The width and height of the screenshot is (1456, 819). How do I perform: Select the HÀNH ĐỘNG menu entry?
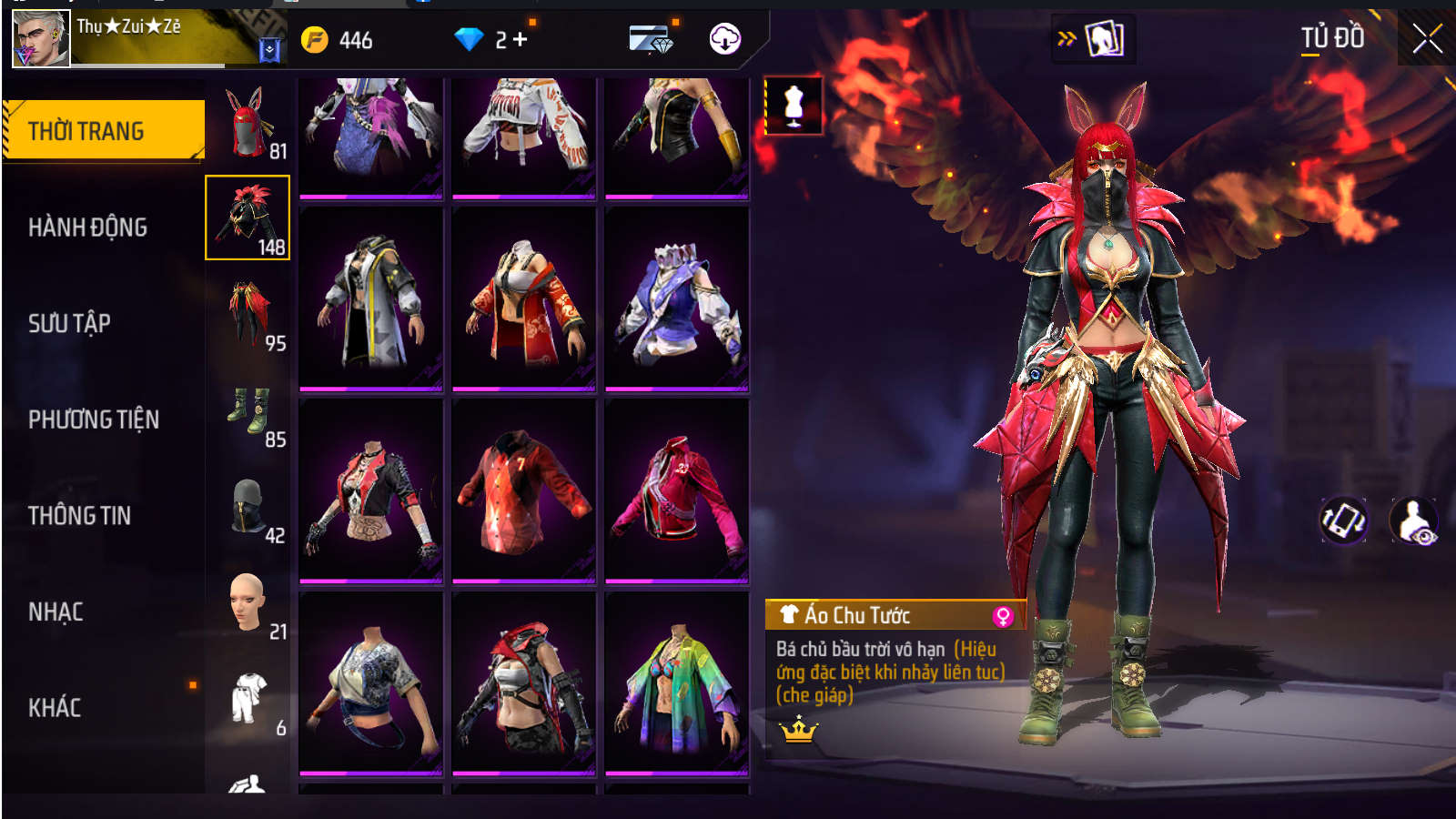coord(87,227)
